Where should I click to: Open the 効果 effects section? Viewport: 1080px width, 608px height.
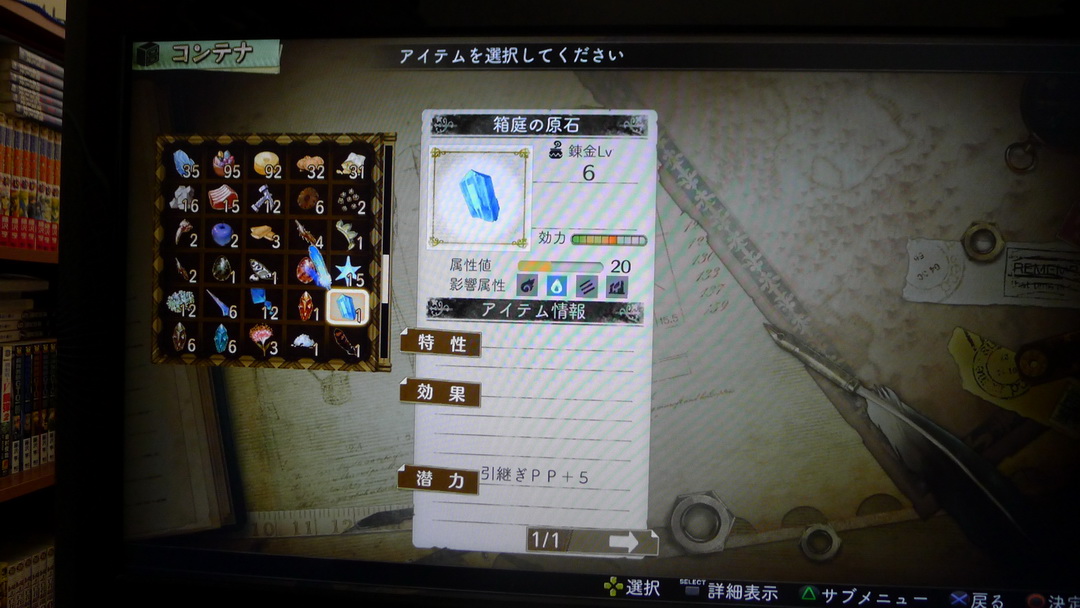[441, 393]
